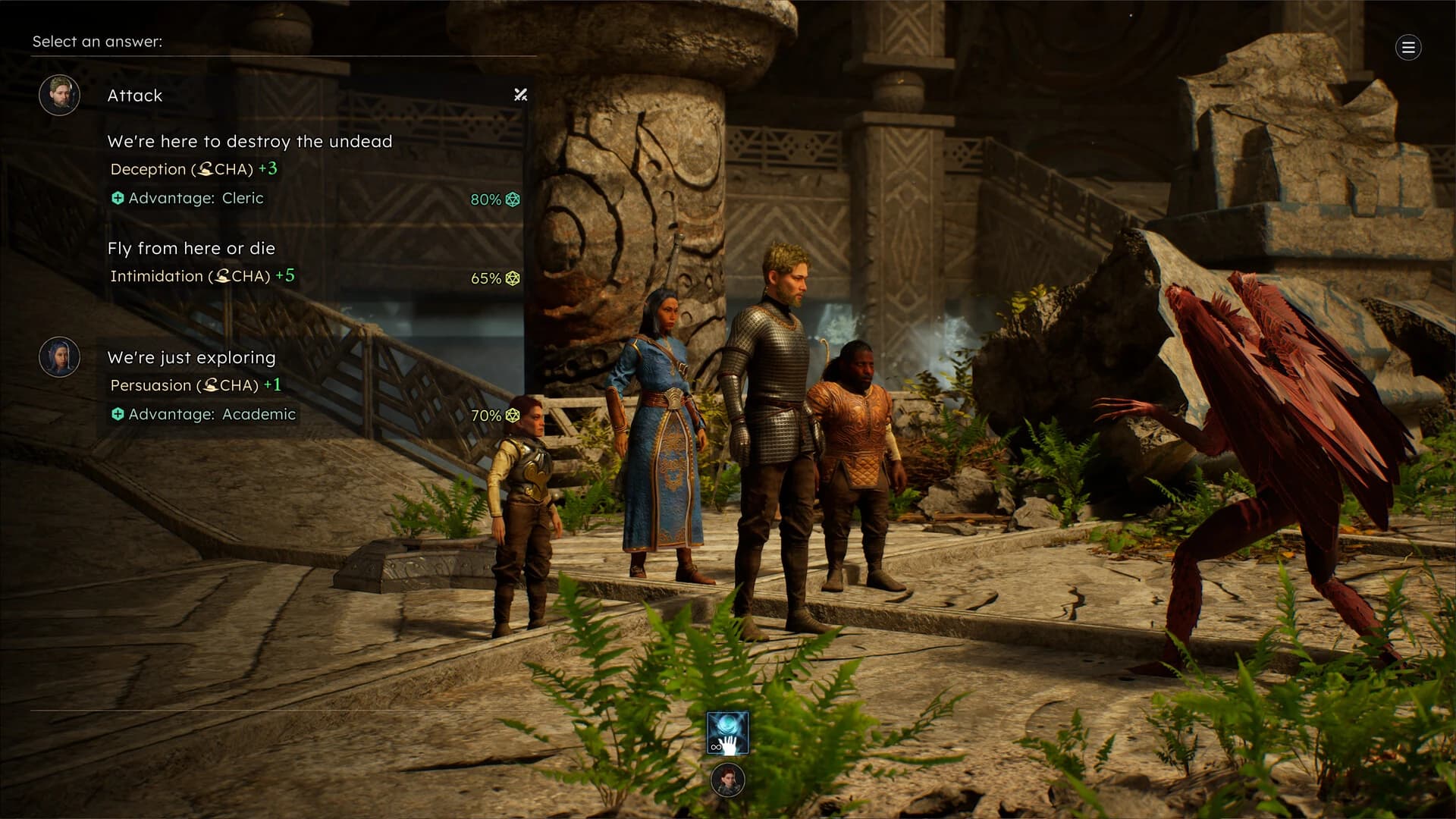Open the hamburger menu top right

click(x=1408, y=47)
